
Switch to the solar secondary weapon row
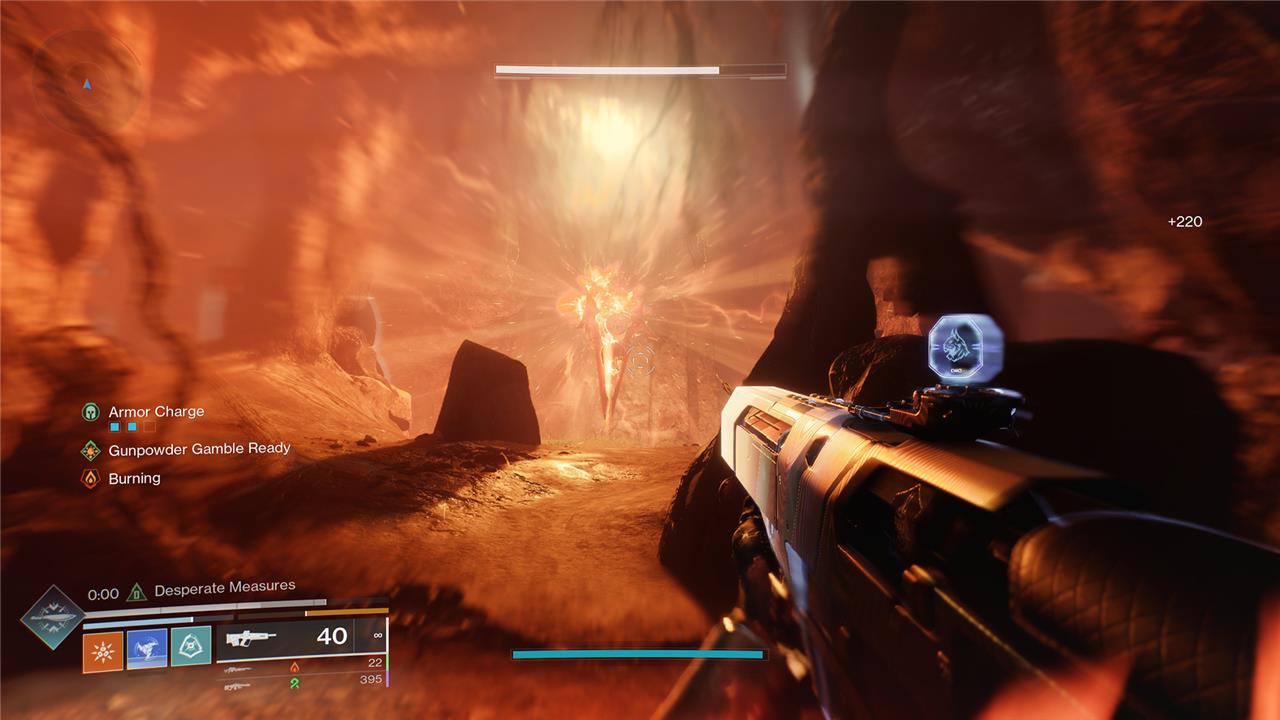pos(300,665)
